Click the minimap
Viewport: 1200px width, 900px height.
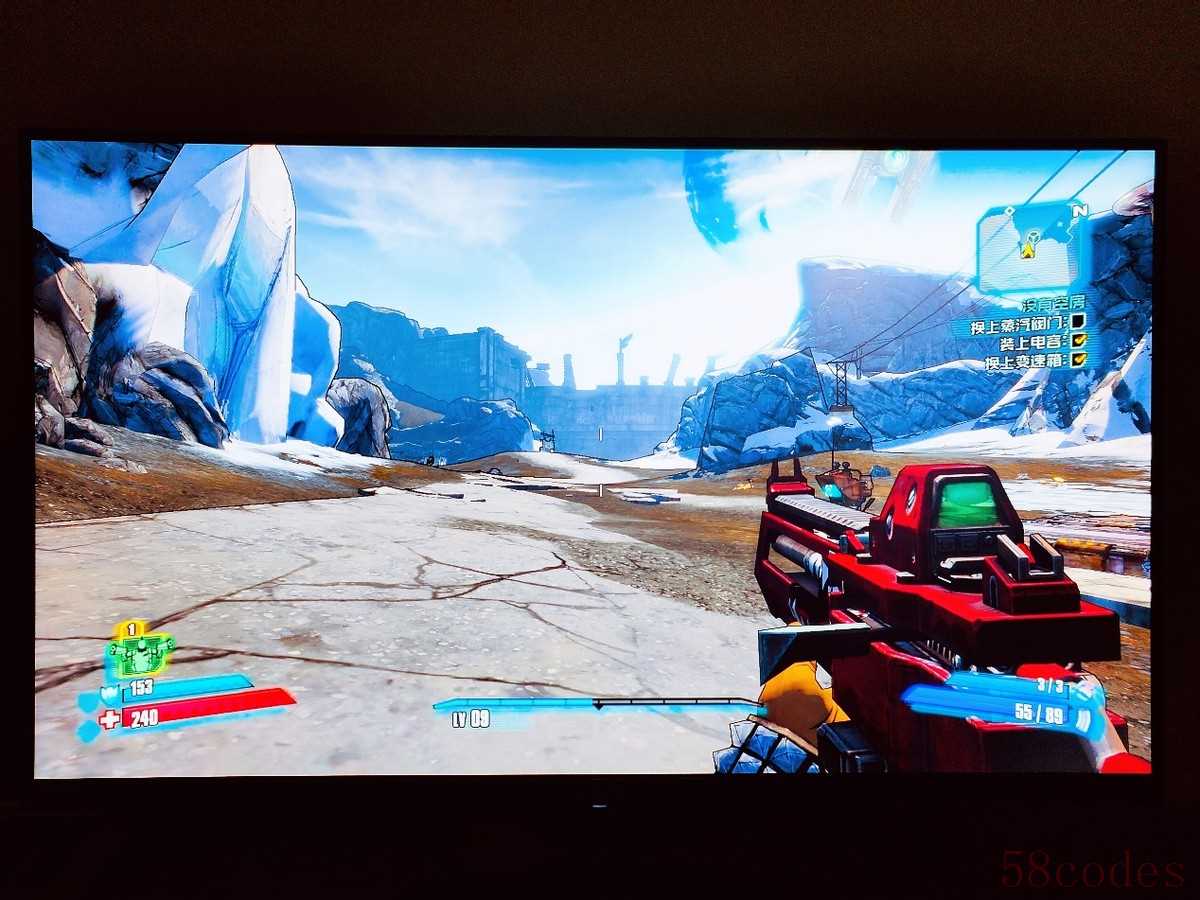coord(1030,246)
